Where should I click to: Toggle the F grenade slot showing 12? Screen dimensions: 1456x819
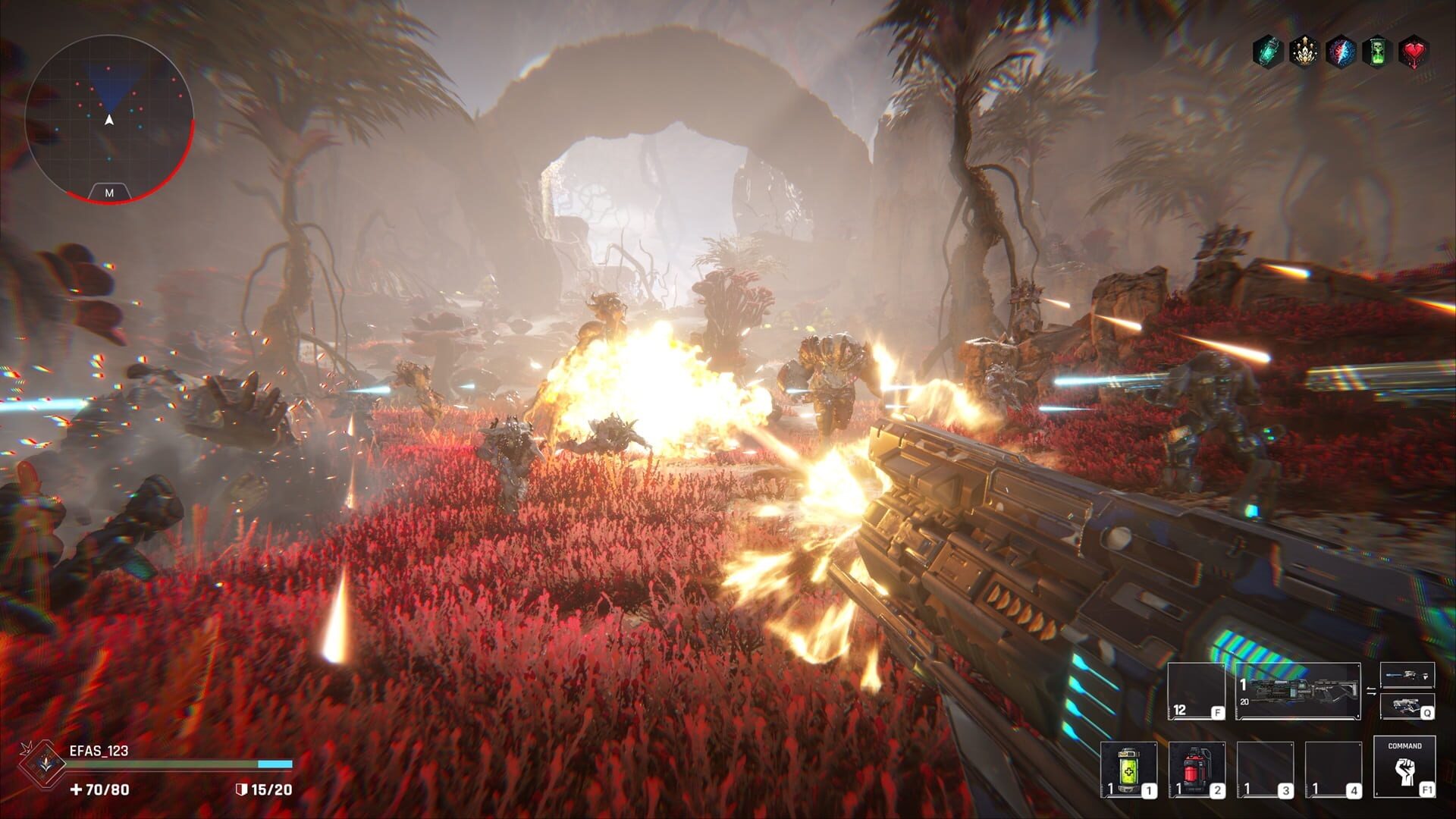pyautogui.click(x=1195, y=693)
